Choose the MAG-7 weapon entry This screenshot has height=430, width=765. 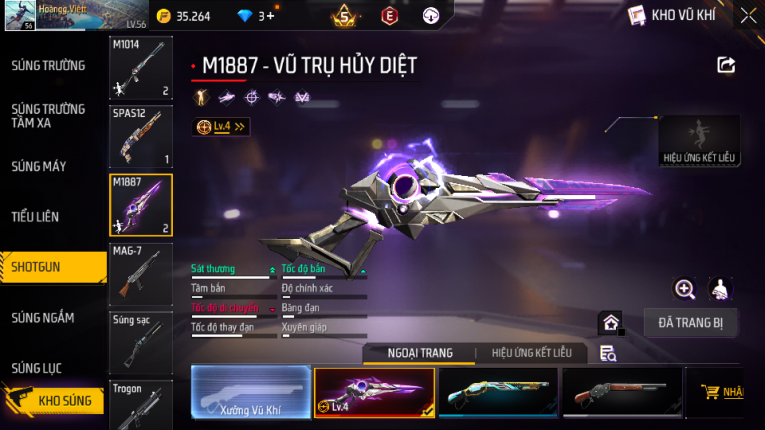pos(140,273)
